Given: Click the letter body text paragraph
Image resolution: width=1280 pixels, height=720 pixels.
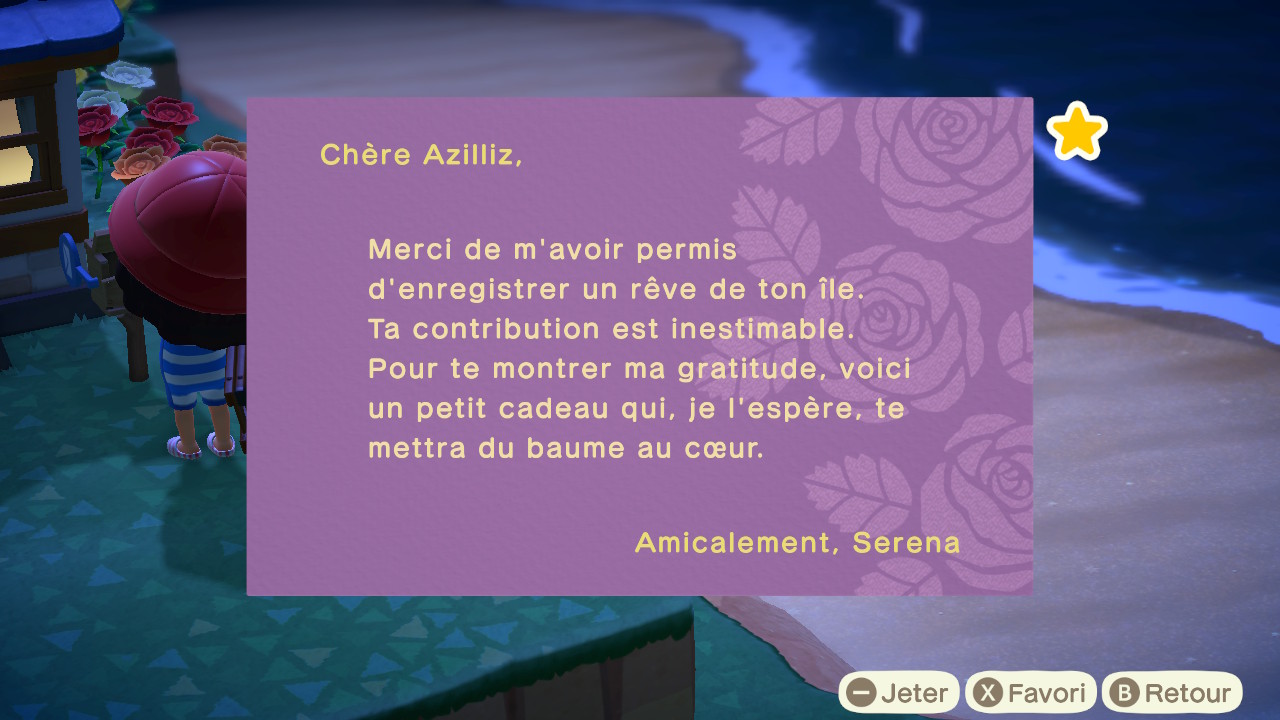Looking at the screenshot, I should (x=640, y=348).
